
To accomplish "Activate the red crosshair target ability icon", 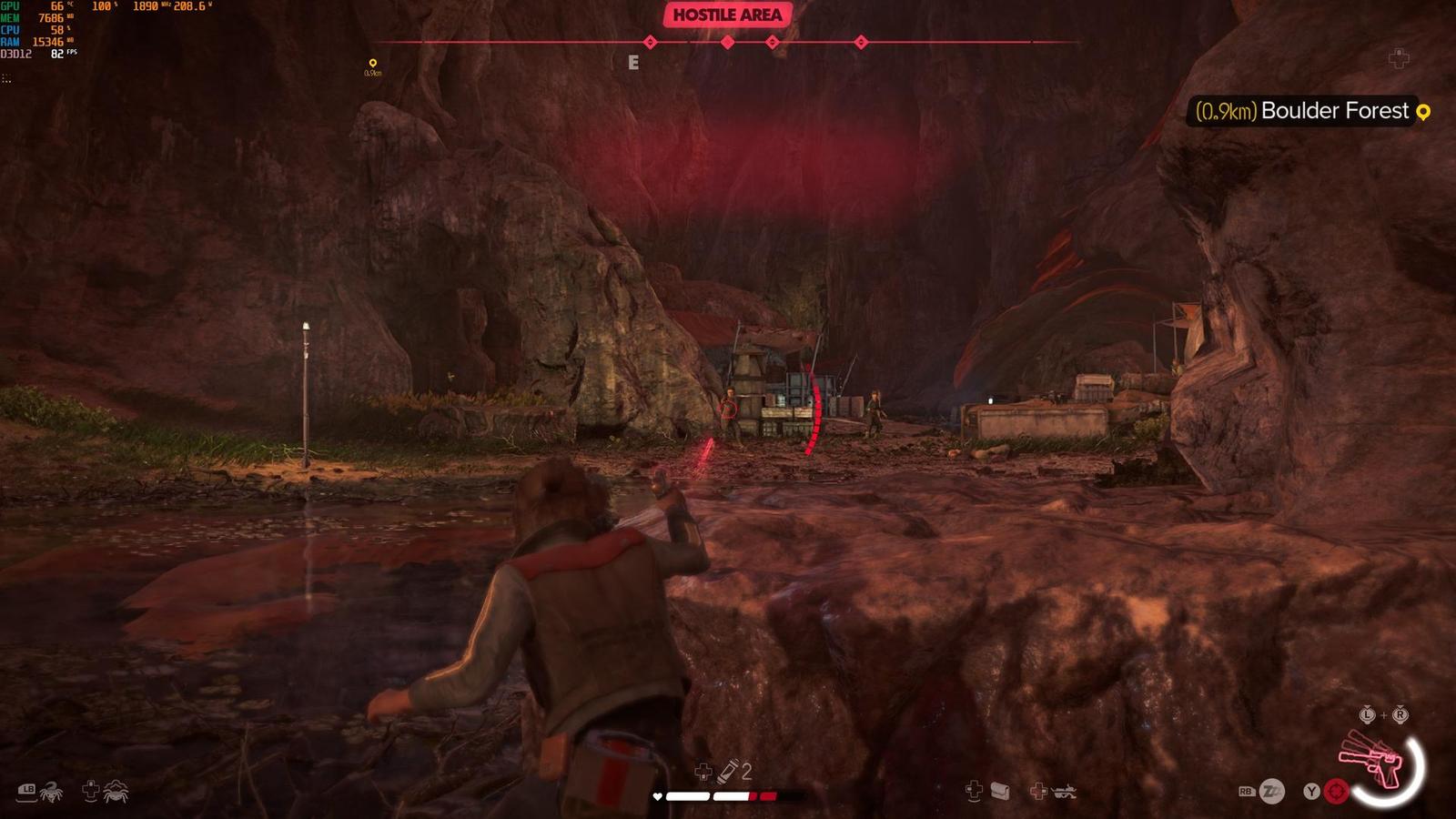I will (1336, 791).
